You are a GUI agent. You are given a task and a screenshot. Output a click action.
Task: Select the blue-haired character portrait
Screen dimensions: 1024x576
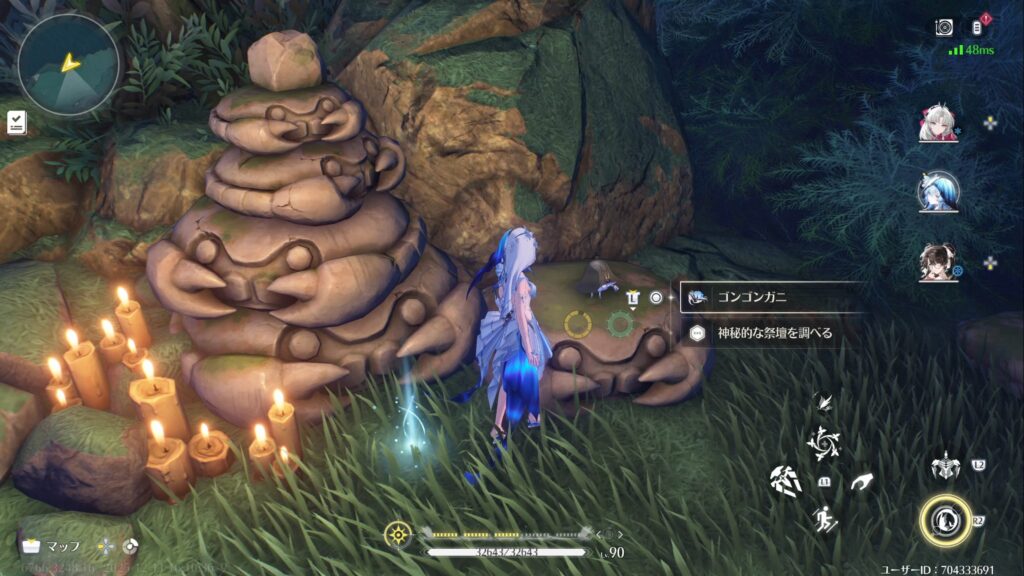click(938, 191)
